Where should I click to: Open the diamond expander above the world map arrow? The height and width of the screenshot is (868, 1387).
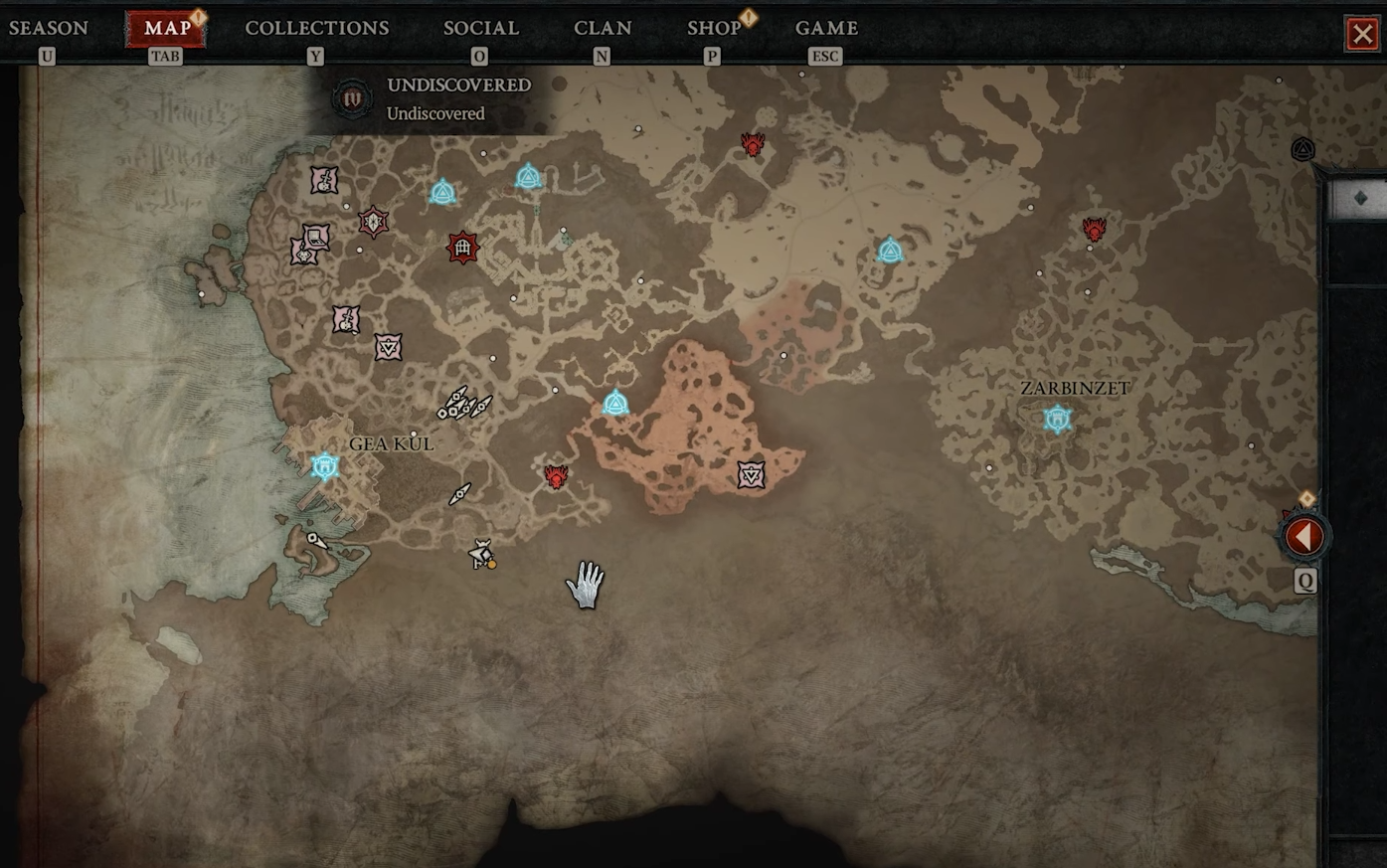[1307, 498]
